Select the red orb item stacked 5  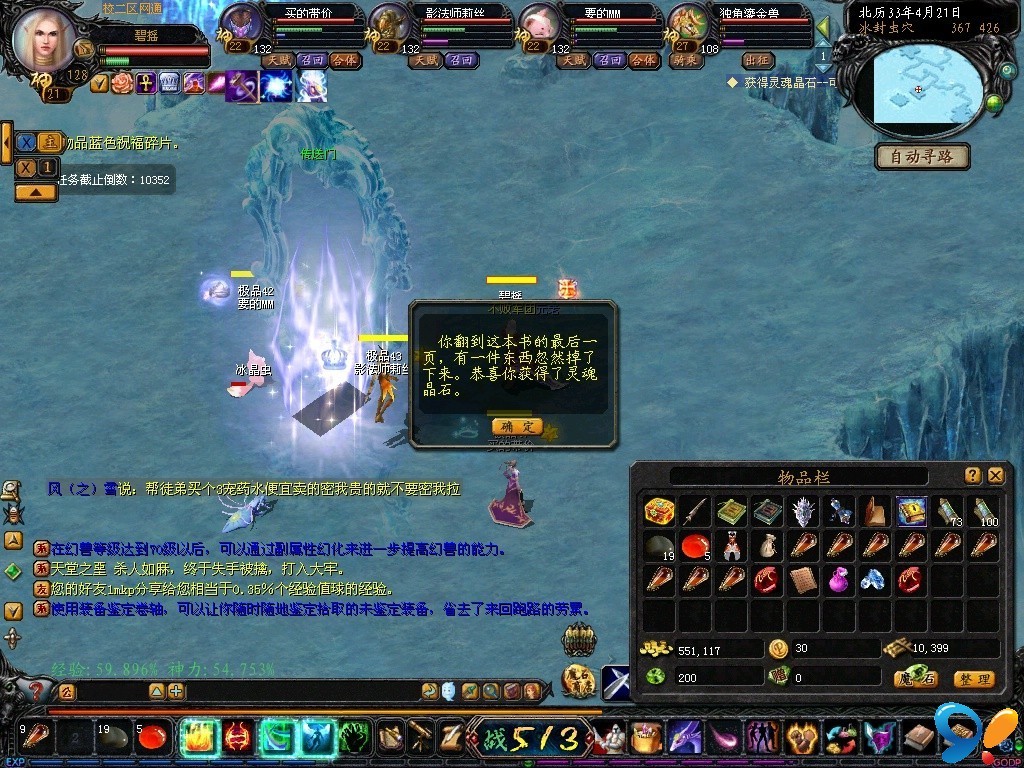coord(695,545)
